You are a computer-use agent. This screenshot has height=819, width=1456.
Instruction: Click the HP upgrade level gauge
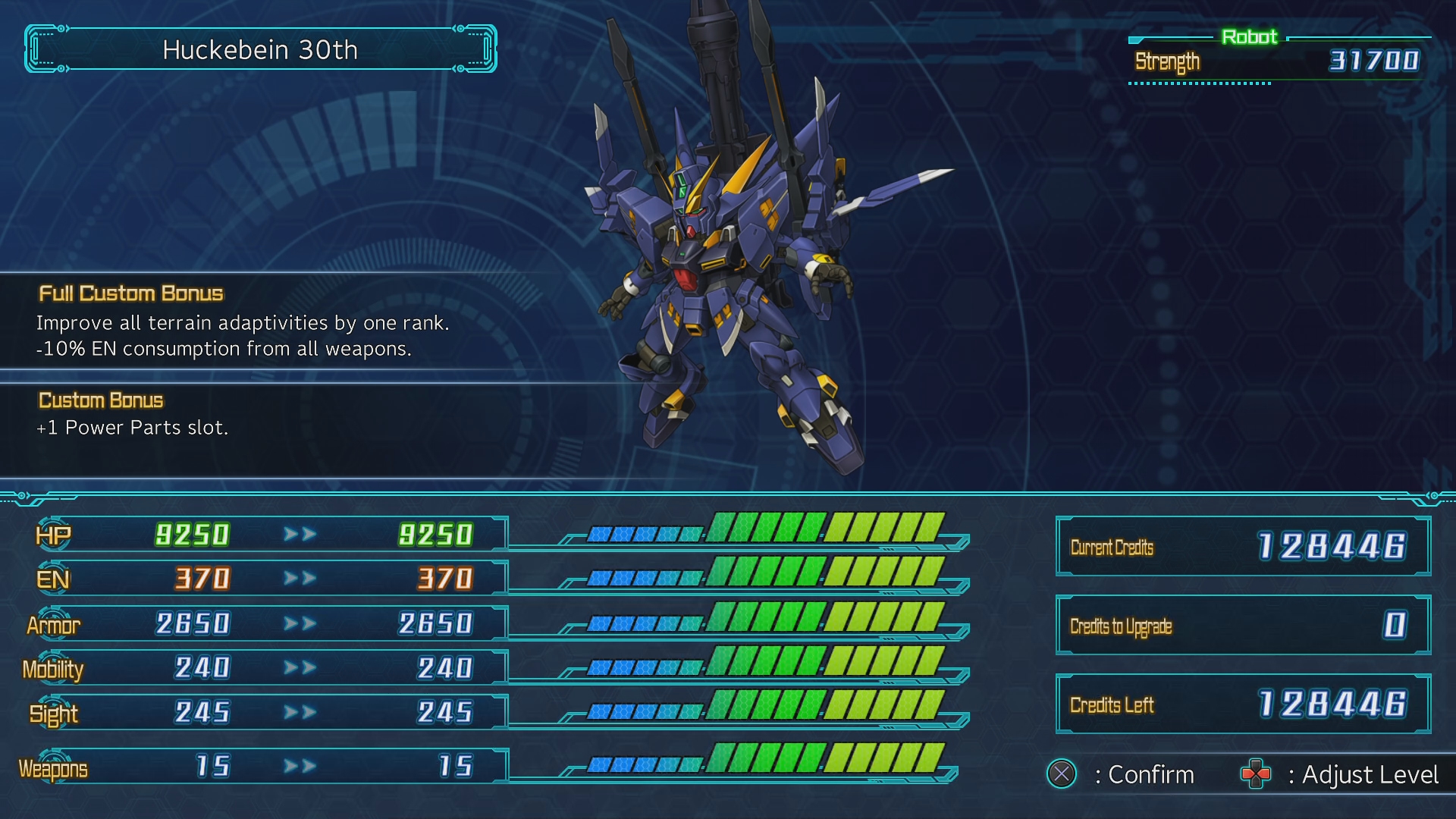coord(766,528)
